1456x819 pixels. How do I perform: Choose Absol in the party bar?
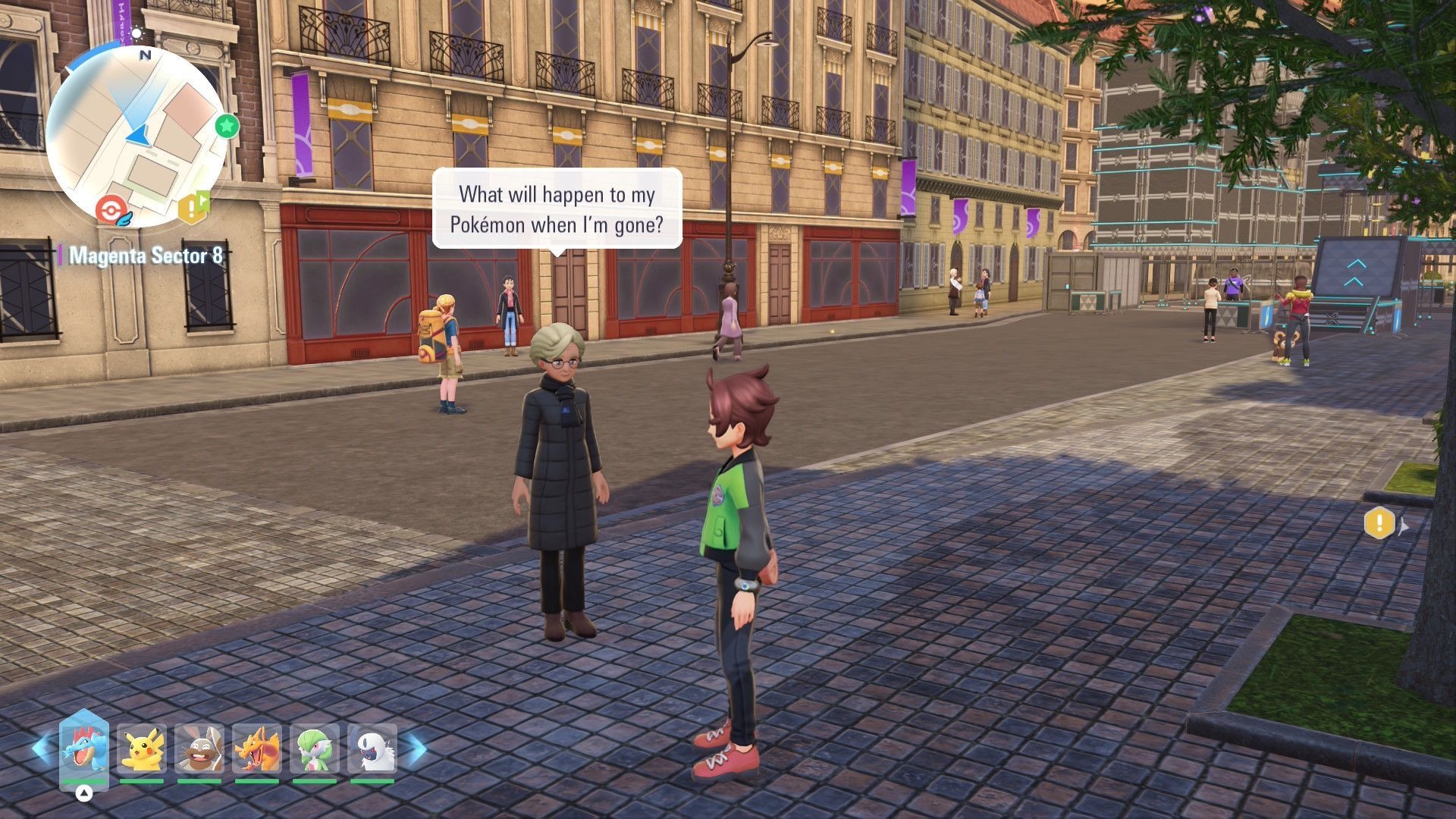pyautogui.click(x=372, y=749)
